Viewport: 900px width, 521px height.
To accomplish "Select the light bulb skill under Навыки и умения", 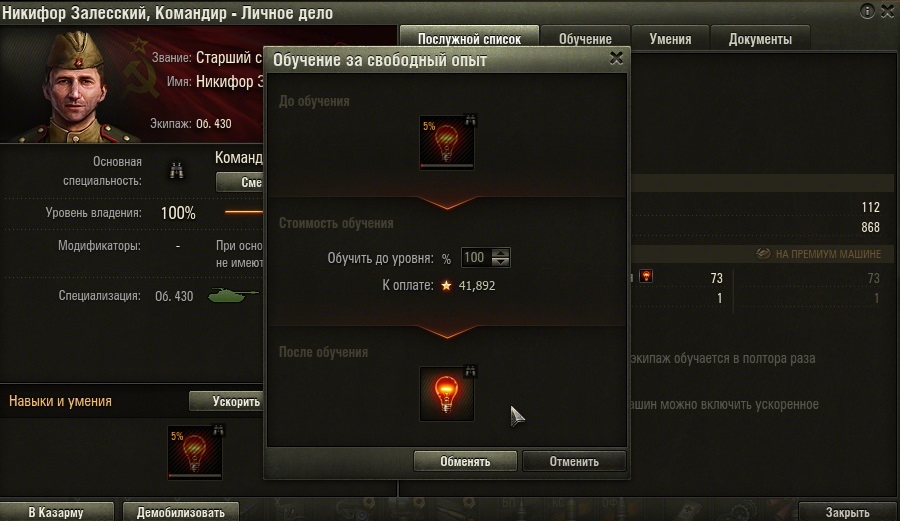I will coord(196,451).
